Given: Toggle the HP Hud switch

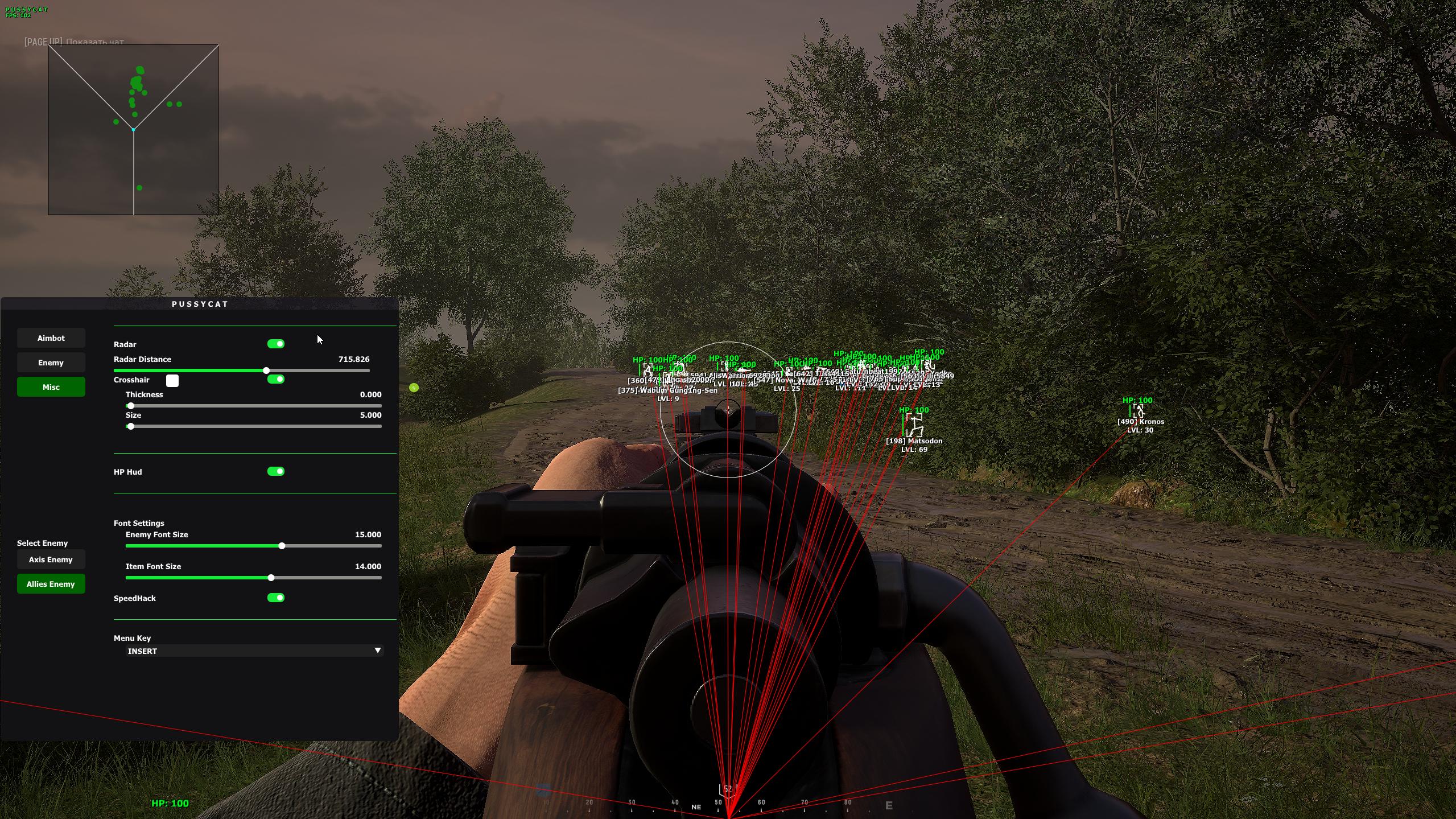Looking at the screenshot, I should pos(276,471).
